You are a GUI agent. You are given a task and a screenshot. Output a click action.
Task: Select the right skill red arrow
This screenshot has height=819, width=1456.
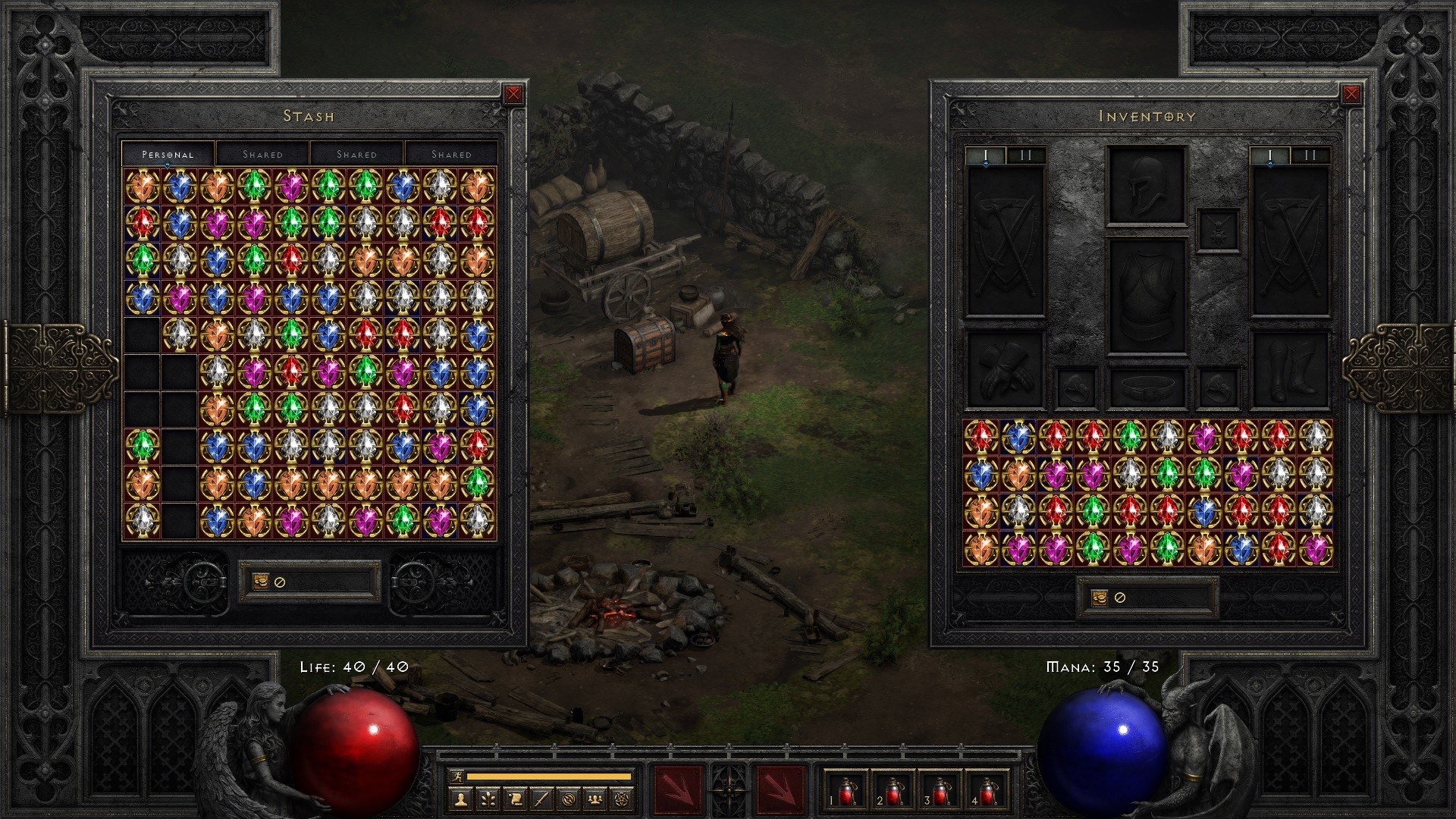click(x=781, y=787)
